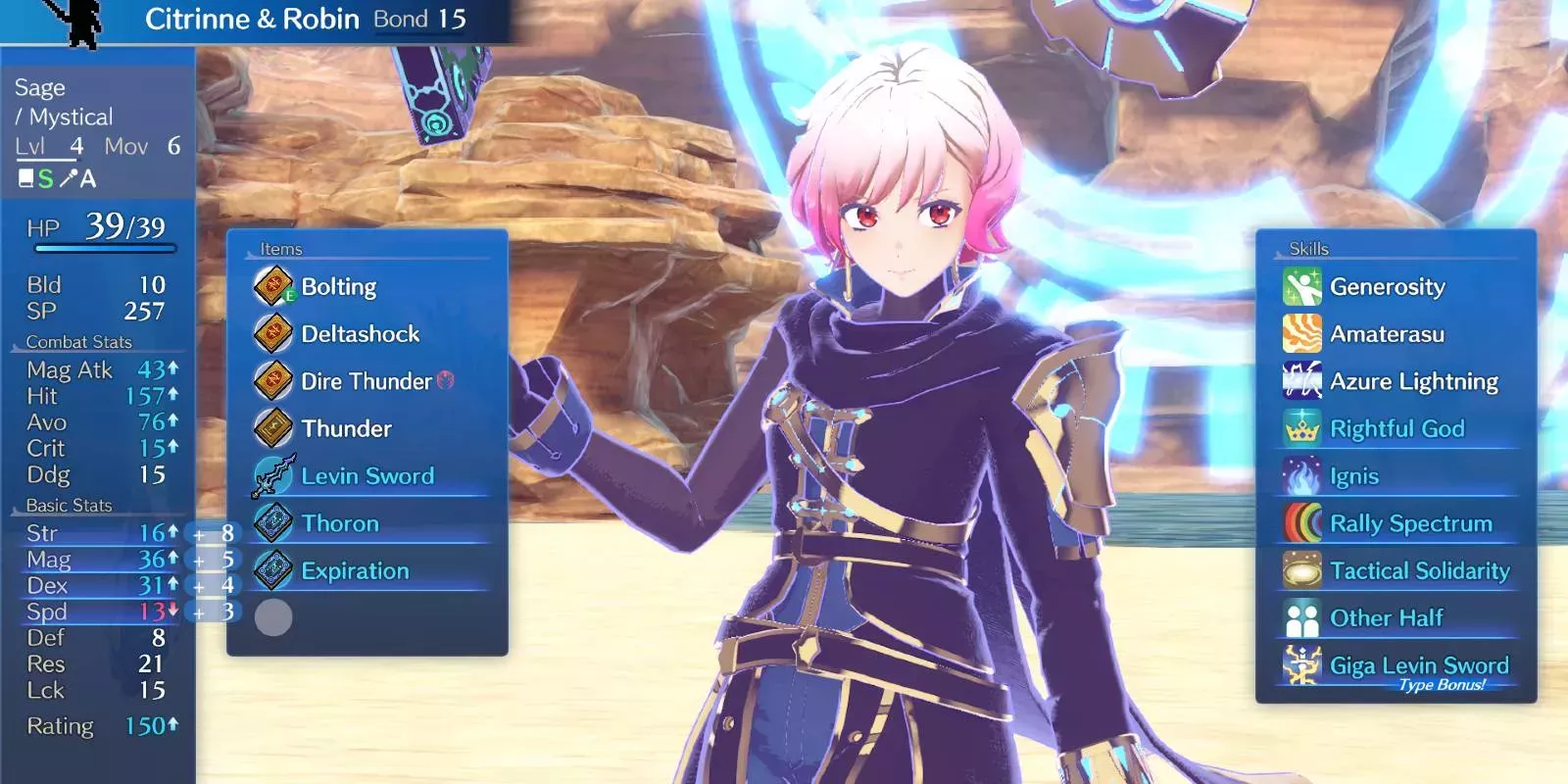Click the Sage class name
The width and height of the screenshot is (1568, 784).
point(40,88)
